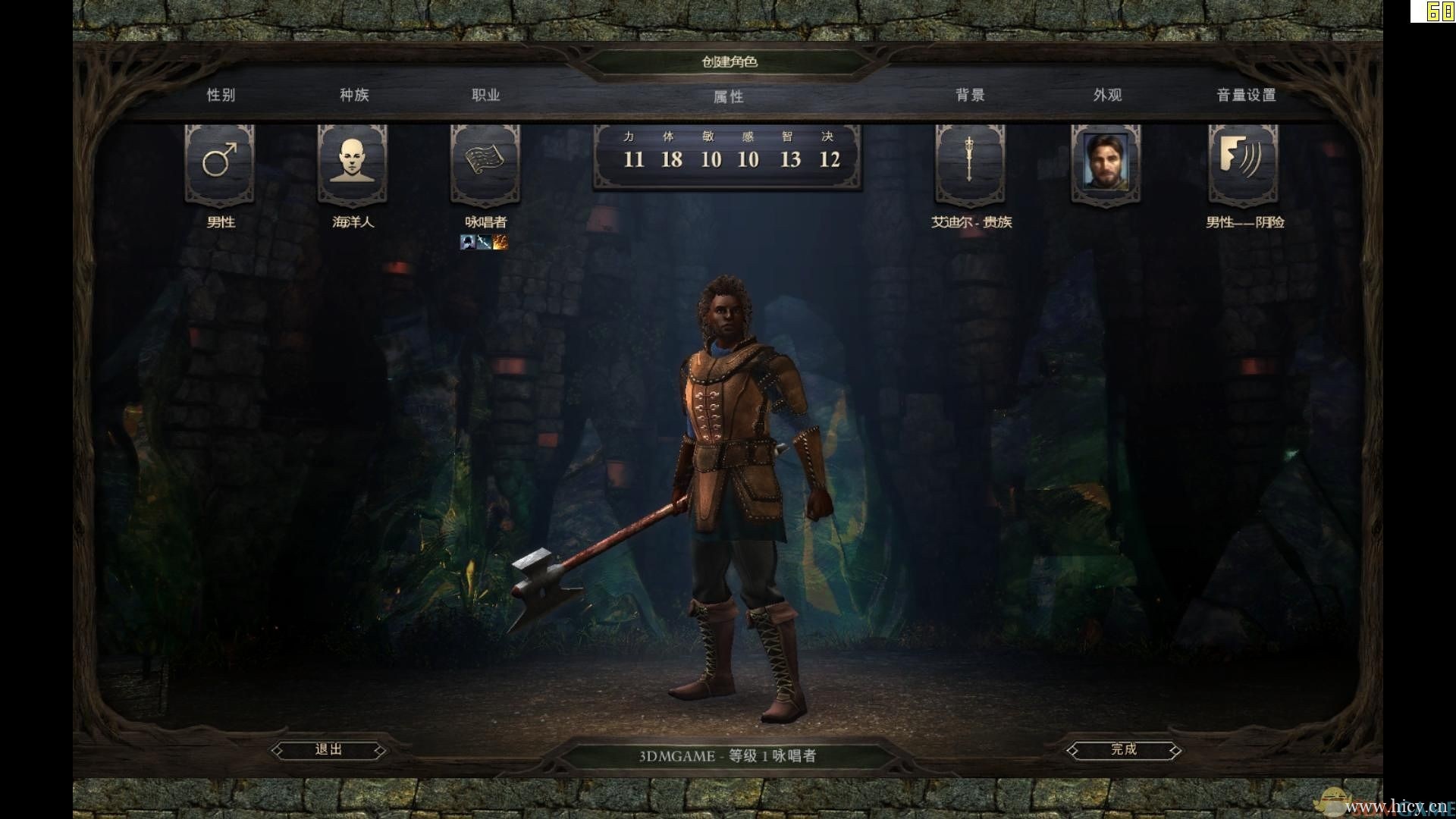1456x819 pixels.
Task: Click the scepter icon for 艾迪尔-贵族
Action: pos(969,162)
